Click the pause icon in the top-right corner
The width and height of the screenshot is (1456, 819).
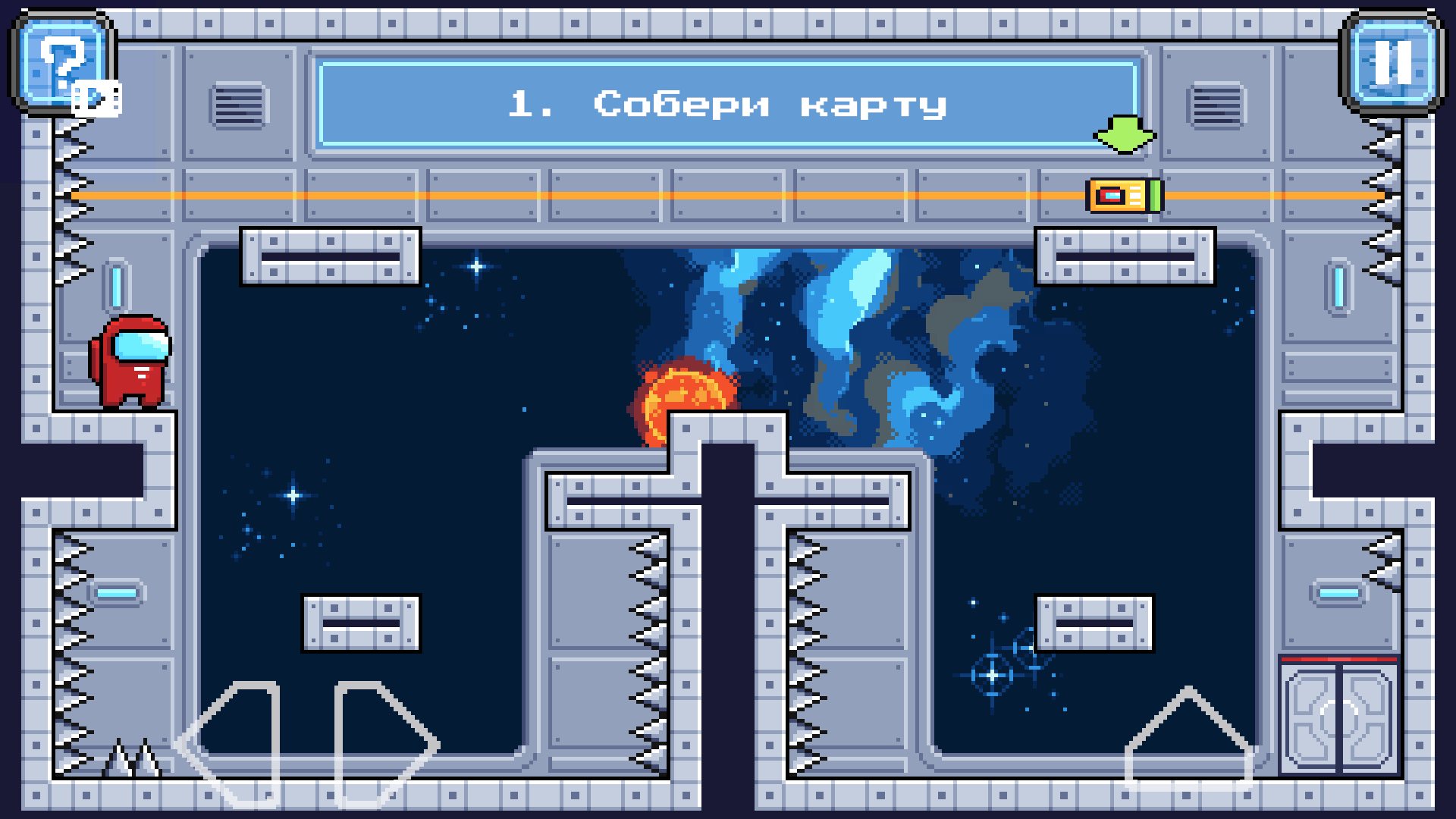[x=1394, y=61]
